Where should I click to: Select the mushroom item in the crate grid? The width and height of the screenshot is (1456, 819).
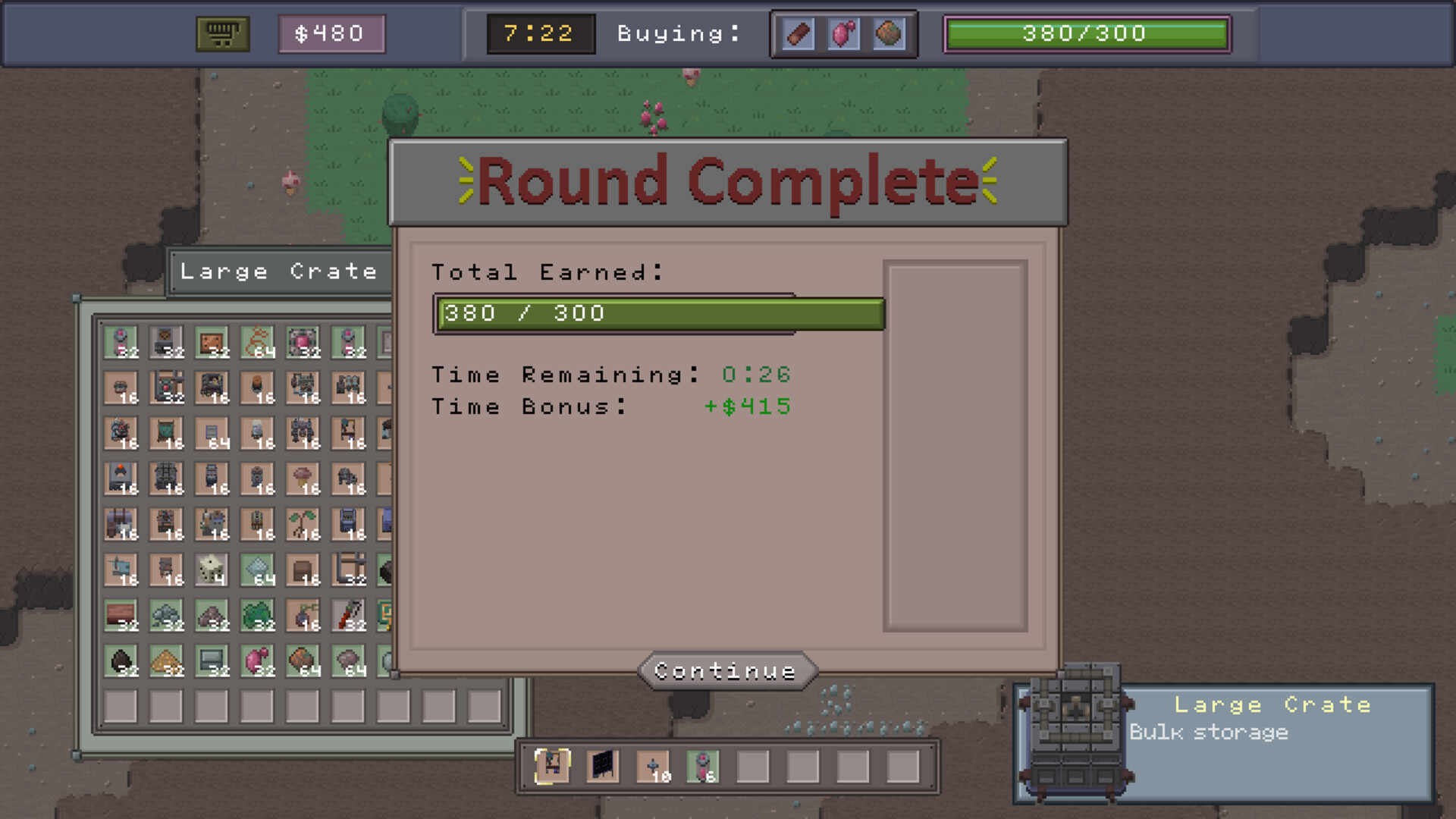pyautogui.click(x=303, y=476)
